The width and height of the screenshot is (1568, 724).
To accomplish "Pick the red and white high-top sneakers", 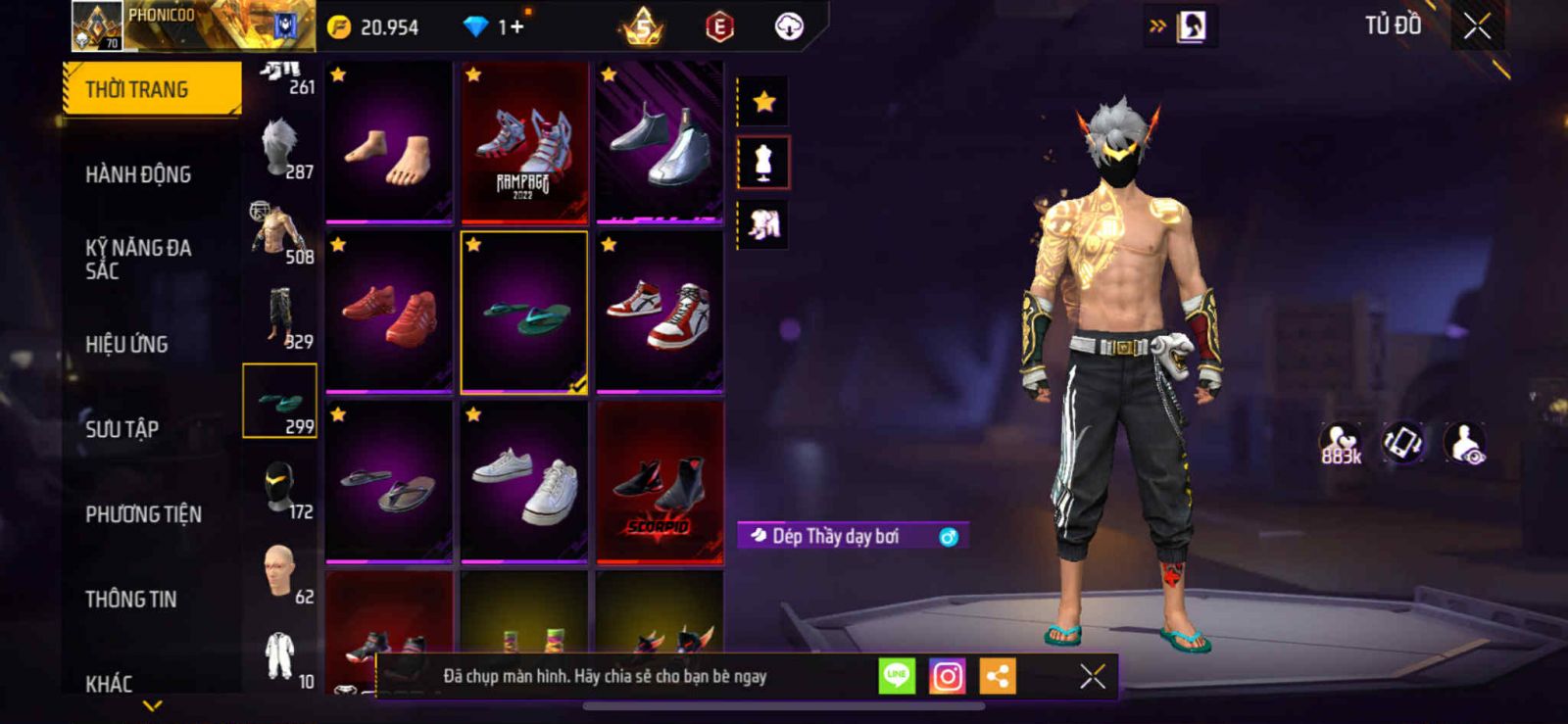I will point(660,312).
